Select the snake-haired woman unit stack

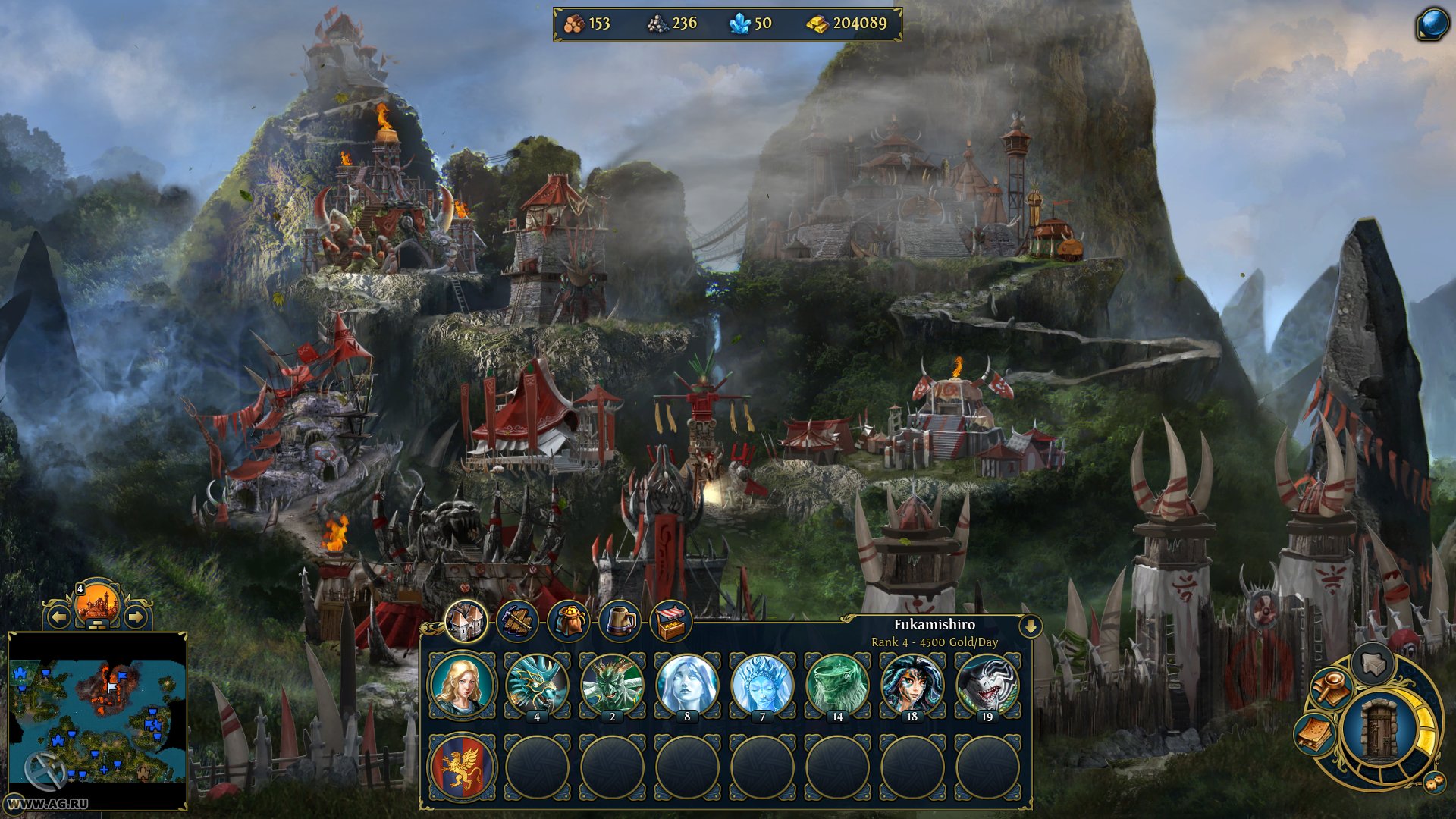[912, 686]
